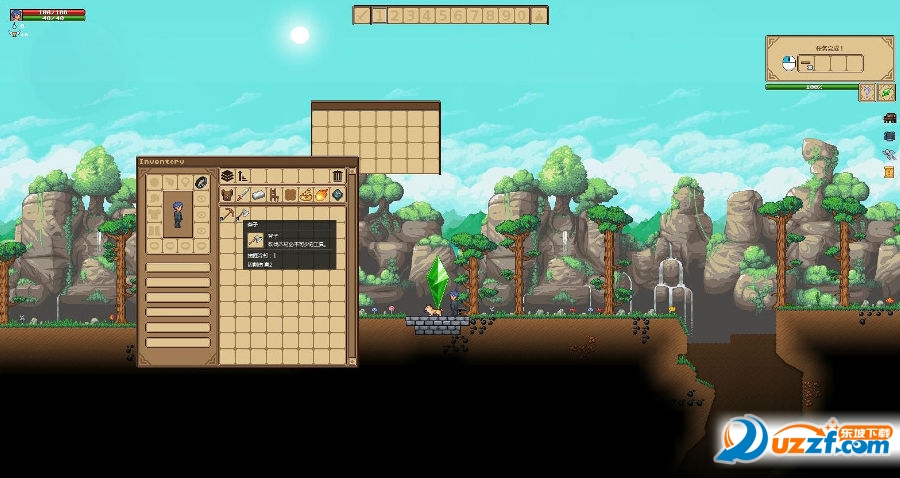Screen dimensions: 900x478
Task: Open the crossed tools crafting icon
Action: (x=889, y=153)
